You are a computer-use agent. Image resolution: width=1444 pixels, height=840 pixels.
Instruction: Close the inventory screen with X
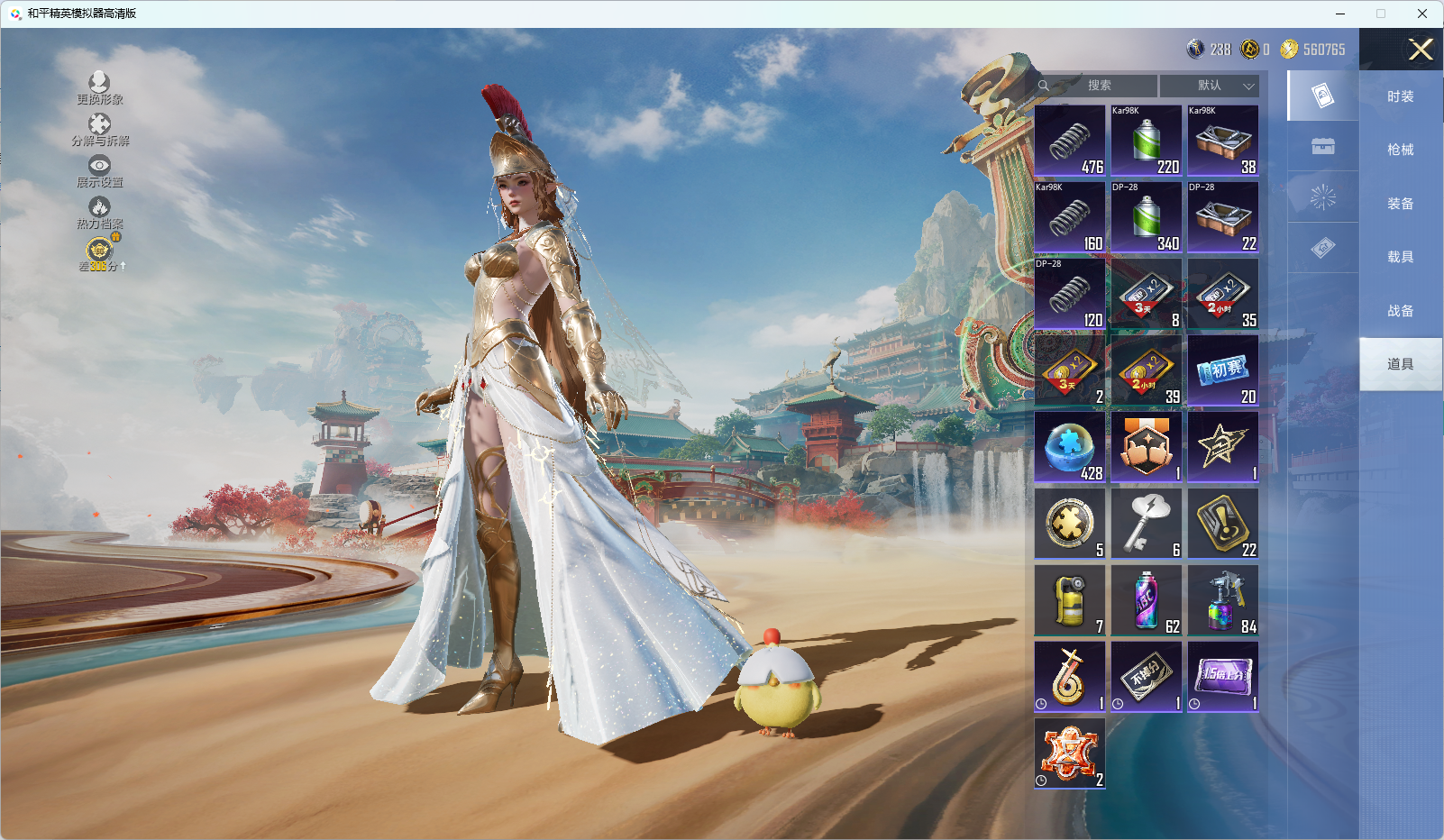(1421, 50)
